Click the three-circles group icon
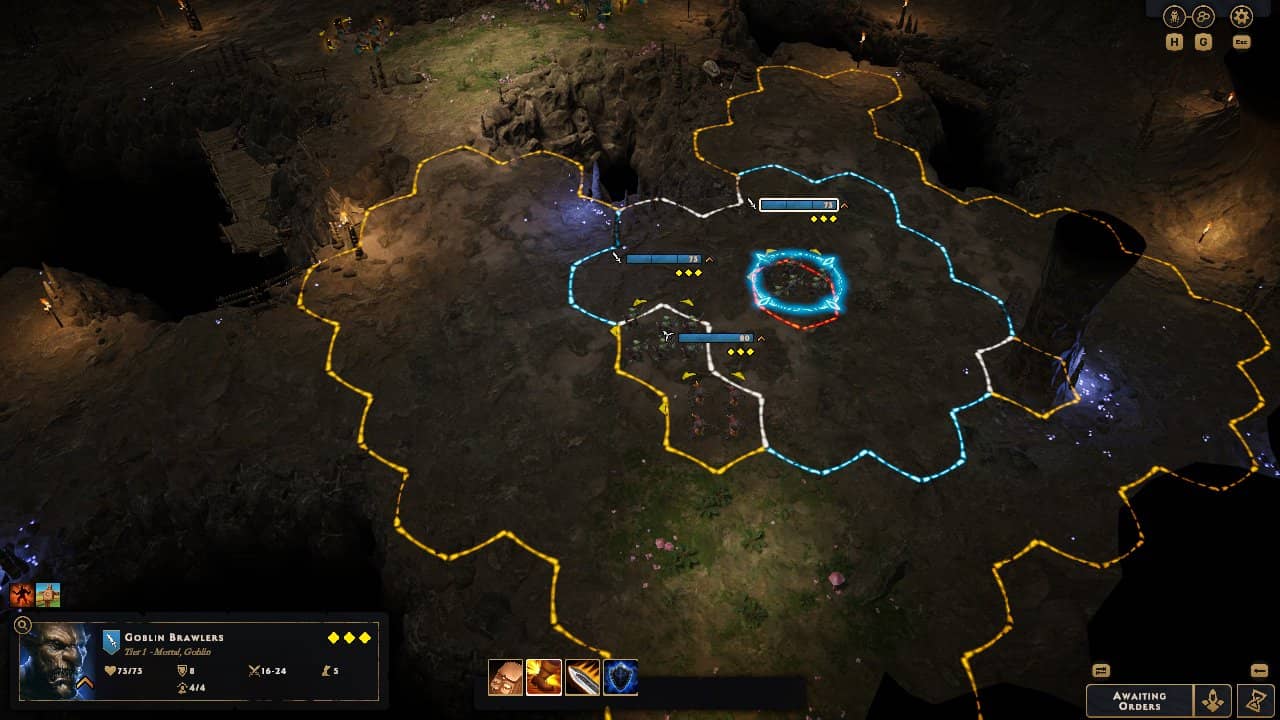The height and width of the screenshot is (720, 1280). point(1203,17)
